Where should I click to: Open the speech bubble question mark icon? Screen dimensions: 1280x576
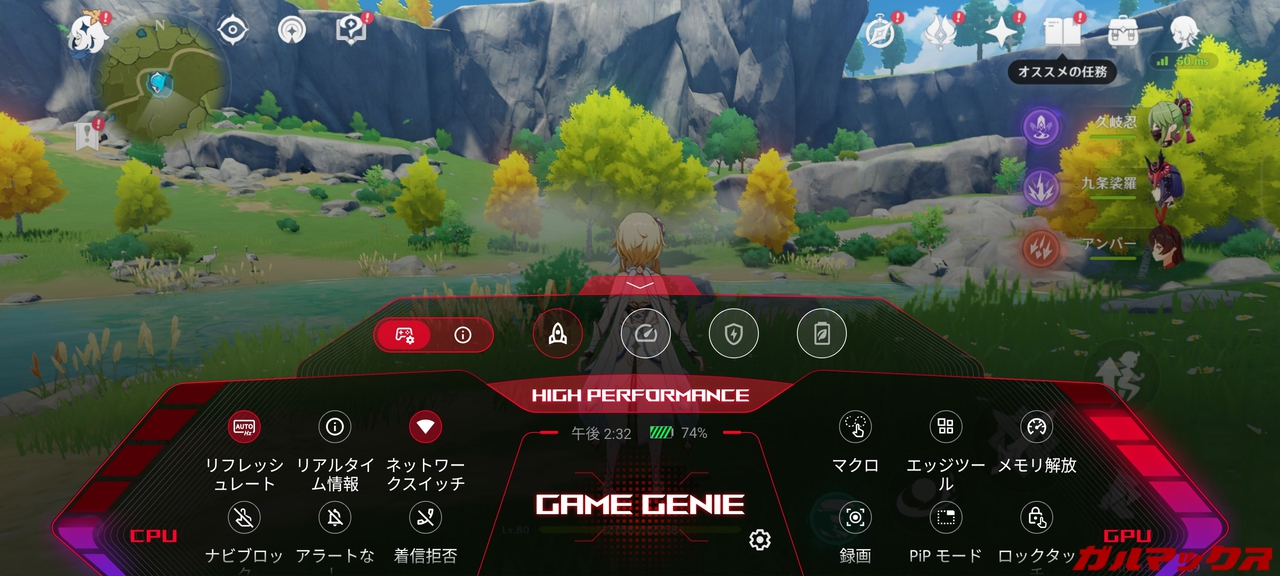351,29
